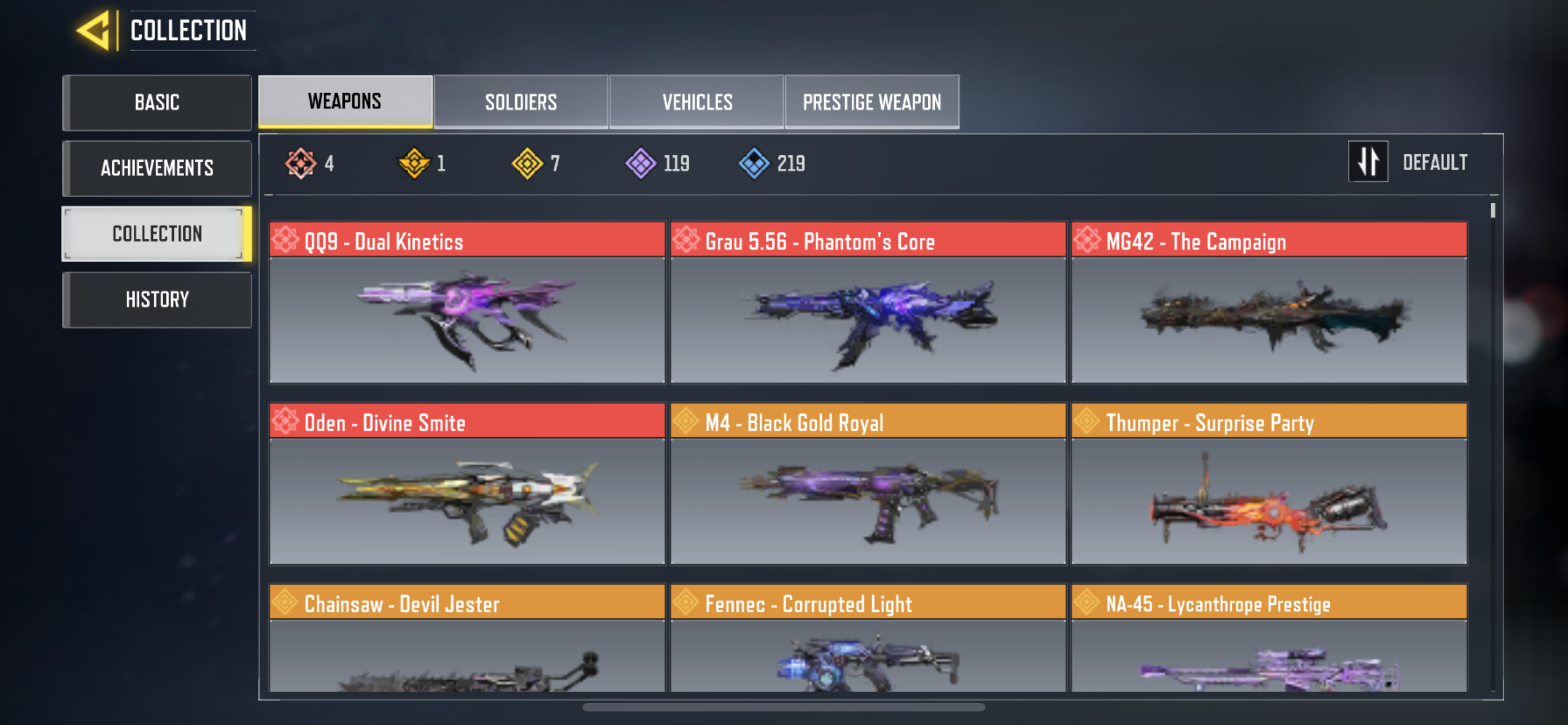Switch to the SOLDIERS tab

pos(520,102)
